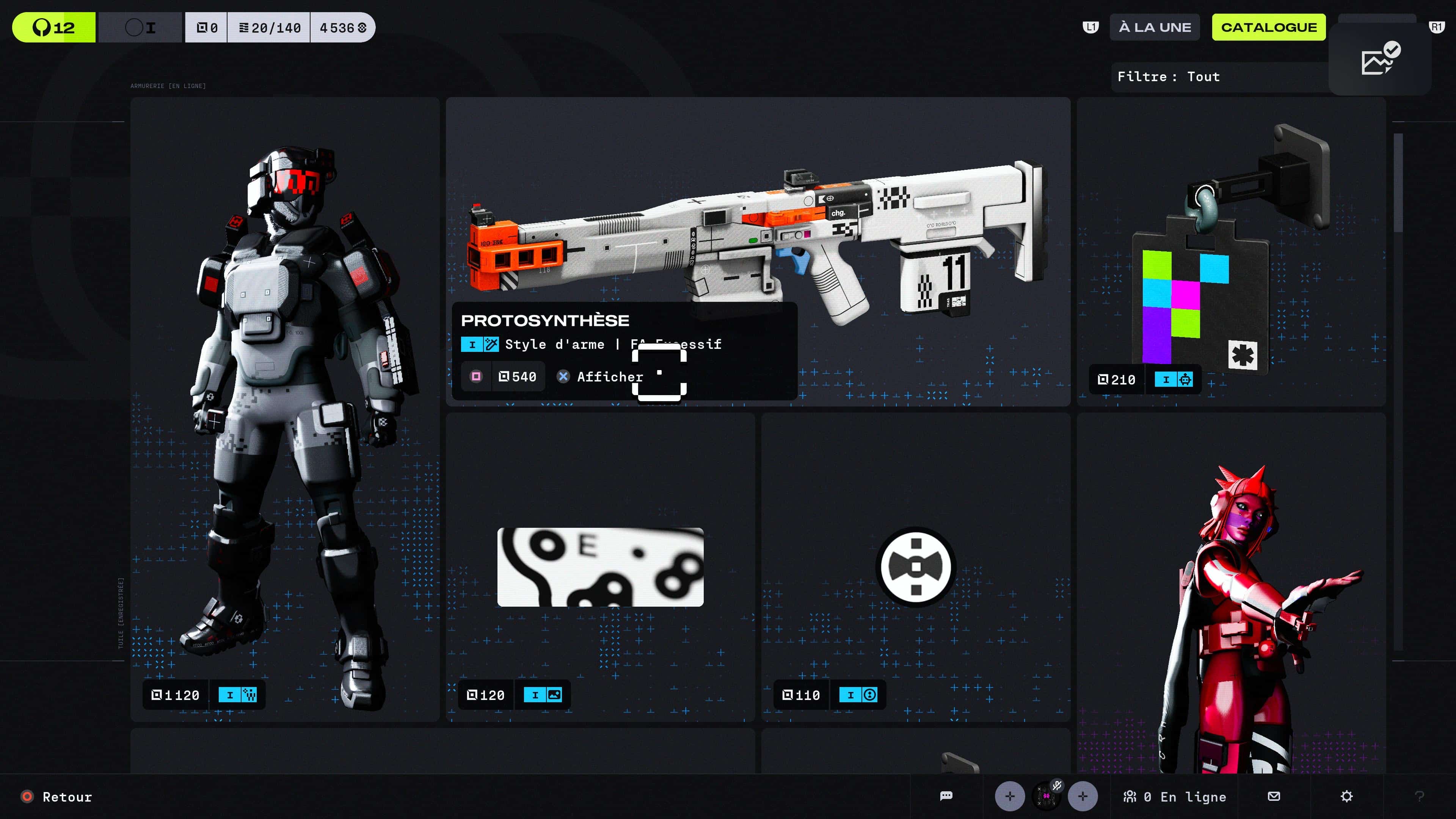
Task: Open the CATALOGUE tab
Action: pyautogui.click(x=1268, y=27)
